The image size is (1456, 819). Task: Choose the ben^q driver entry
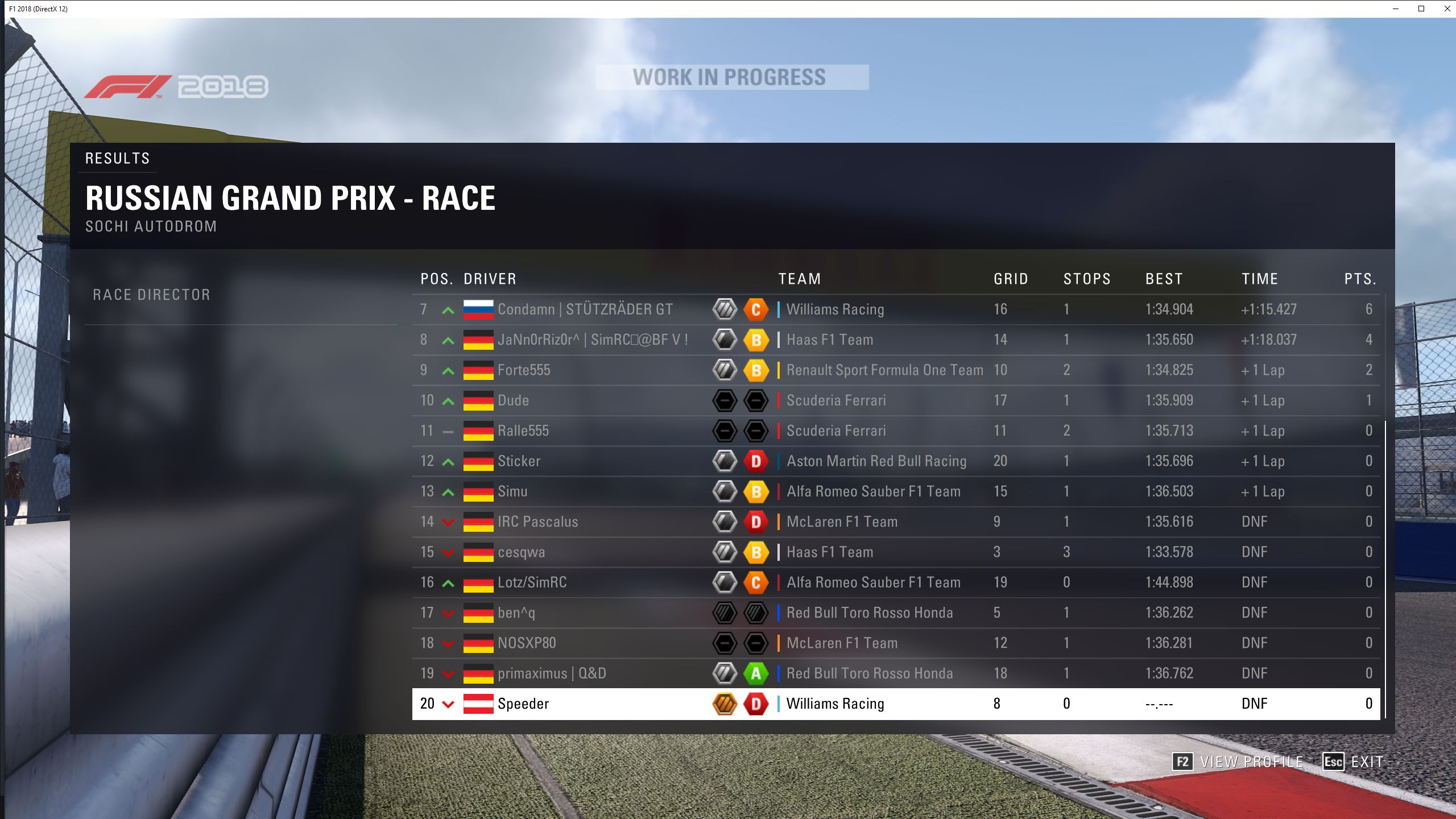[516, 613]
